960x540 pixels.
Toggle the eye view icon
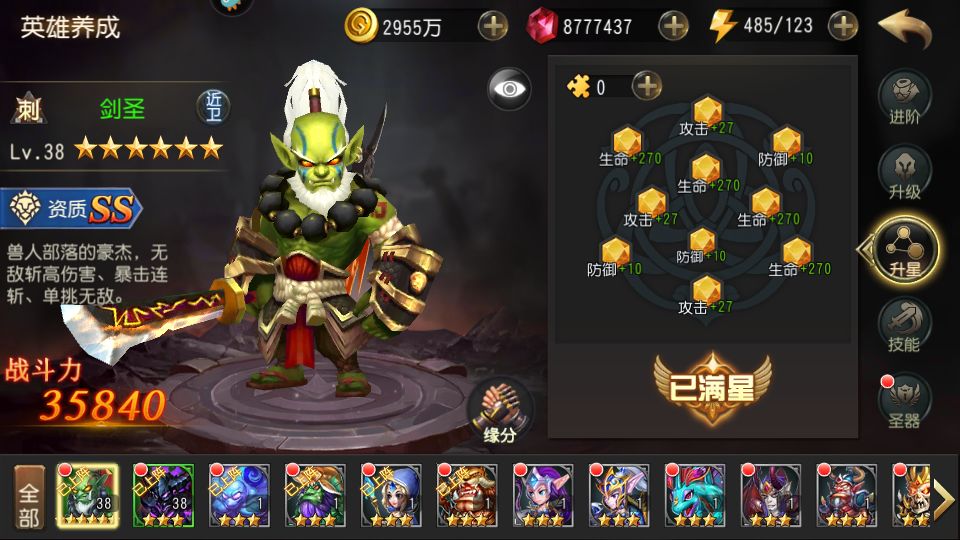click(x=509, y=89)
